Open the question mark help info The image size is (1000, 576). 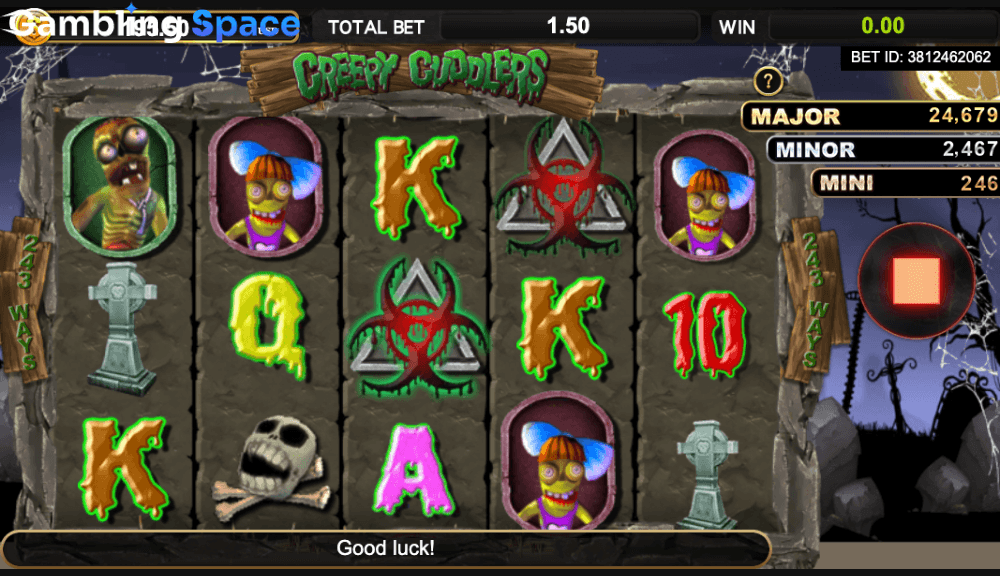(x=768, y=81)
